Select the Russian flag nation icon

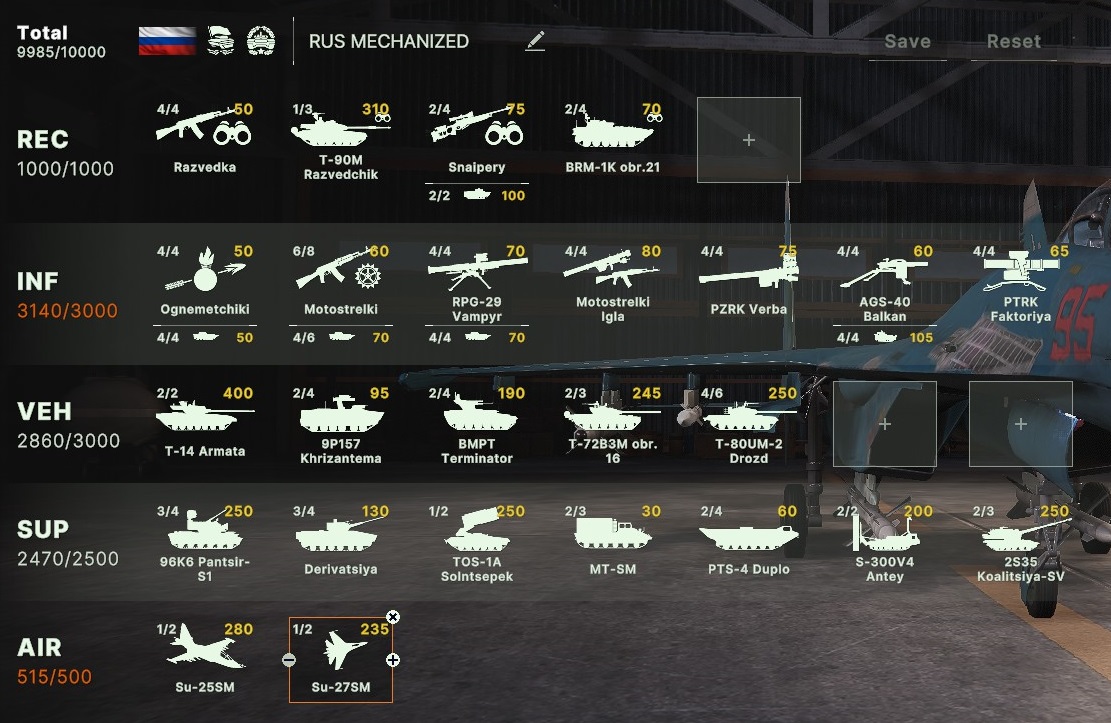[x=167, y=41]
